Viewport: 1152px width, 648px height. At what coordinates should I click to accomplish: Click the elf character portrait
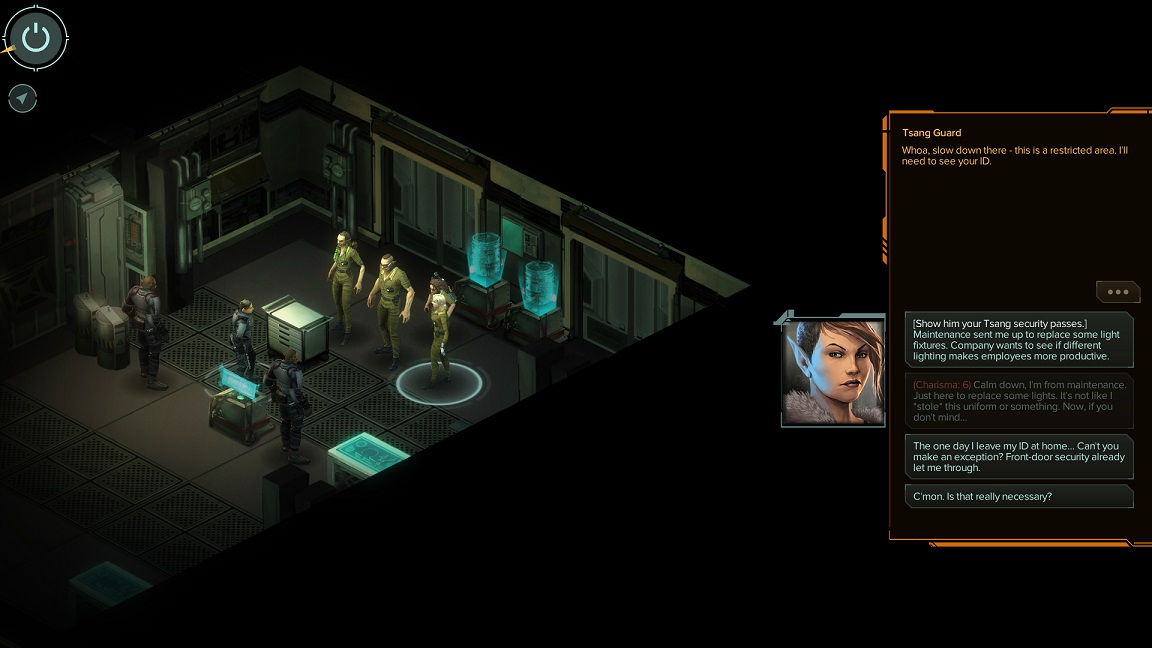[x=833, y=371]
